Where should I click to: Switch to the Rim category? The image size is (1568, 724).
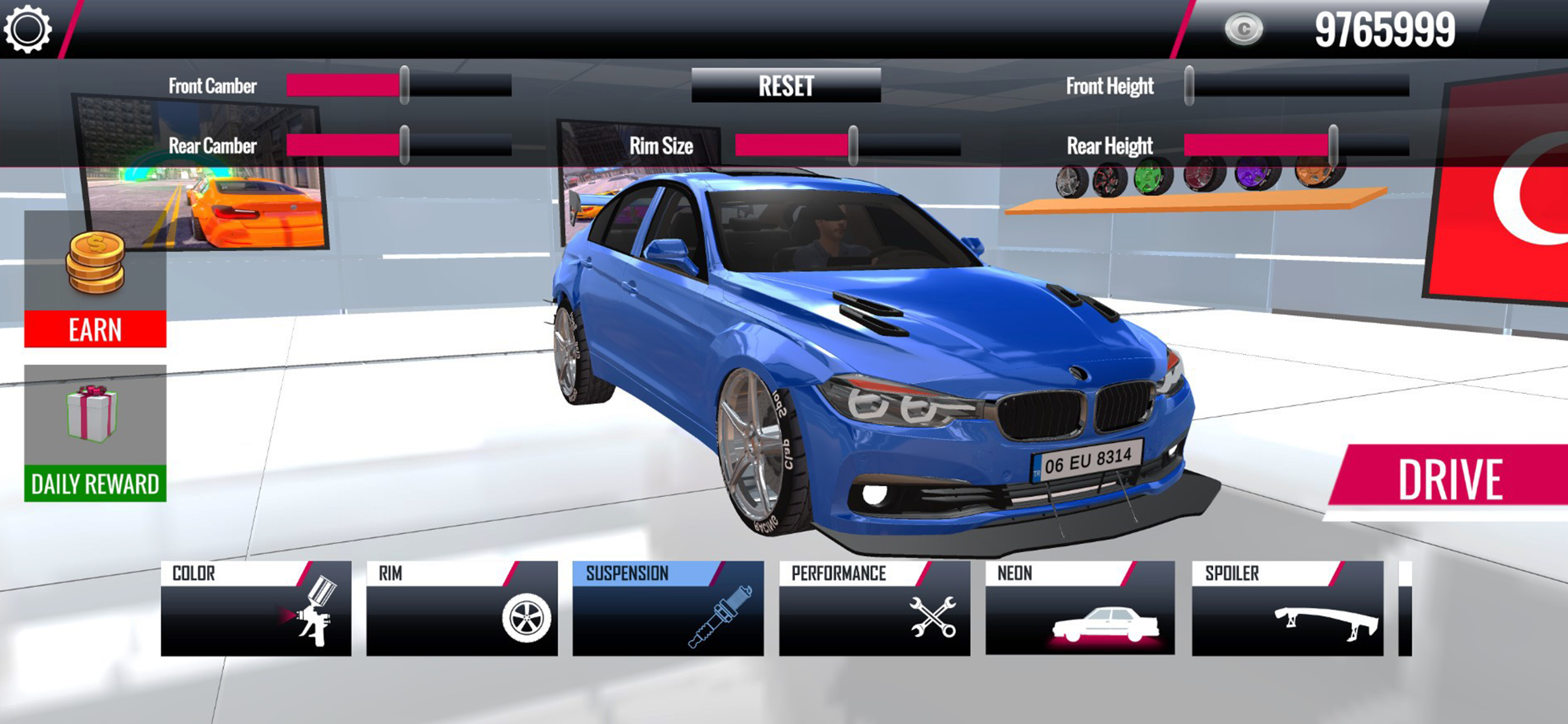[x=461, y=609]
